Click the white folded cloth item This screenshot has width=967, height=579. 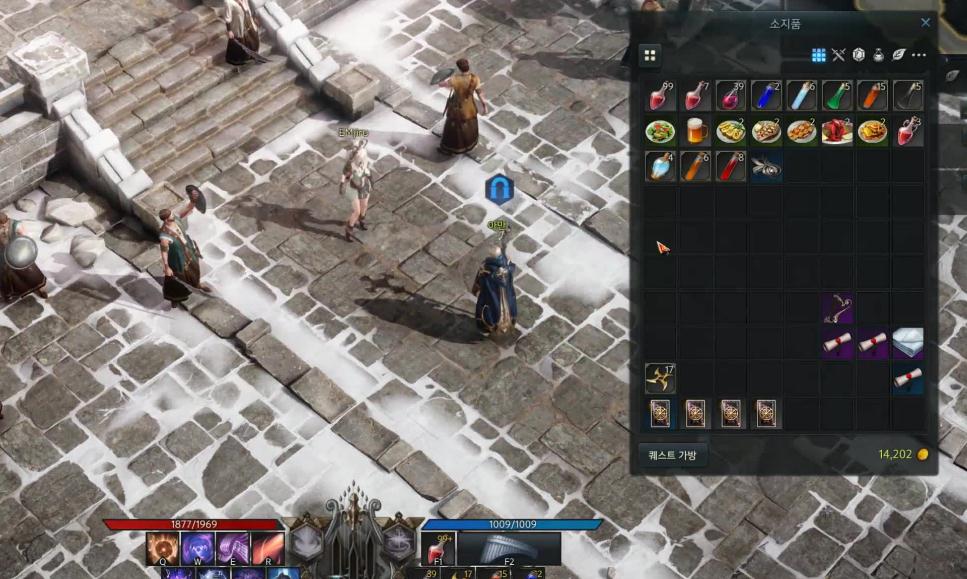tap(907, 342)
